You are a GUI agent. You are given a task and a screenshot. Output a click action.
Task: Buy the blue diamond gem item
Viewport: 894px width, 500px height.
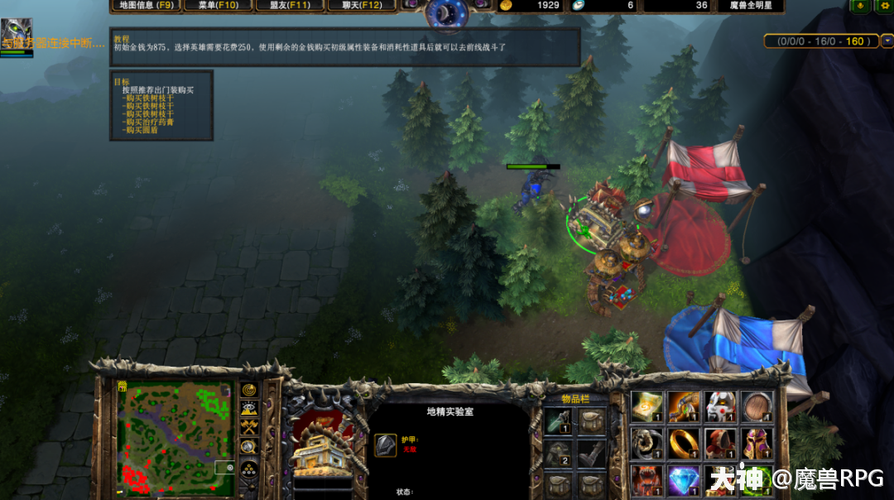tap(685, 479)
